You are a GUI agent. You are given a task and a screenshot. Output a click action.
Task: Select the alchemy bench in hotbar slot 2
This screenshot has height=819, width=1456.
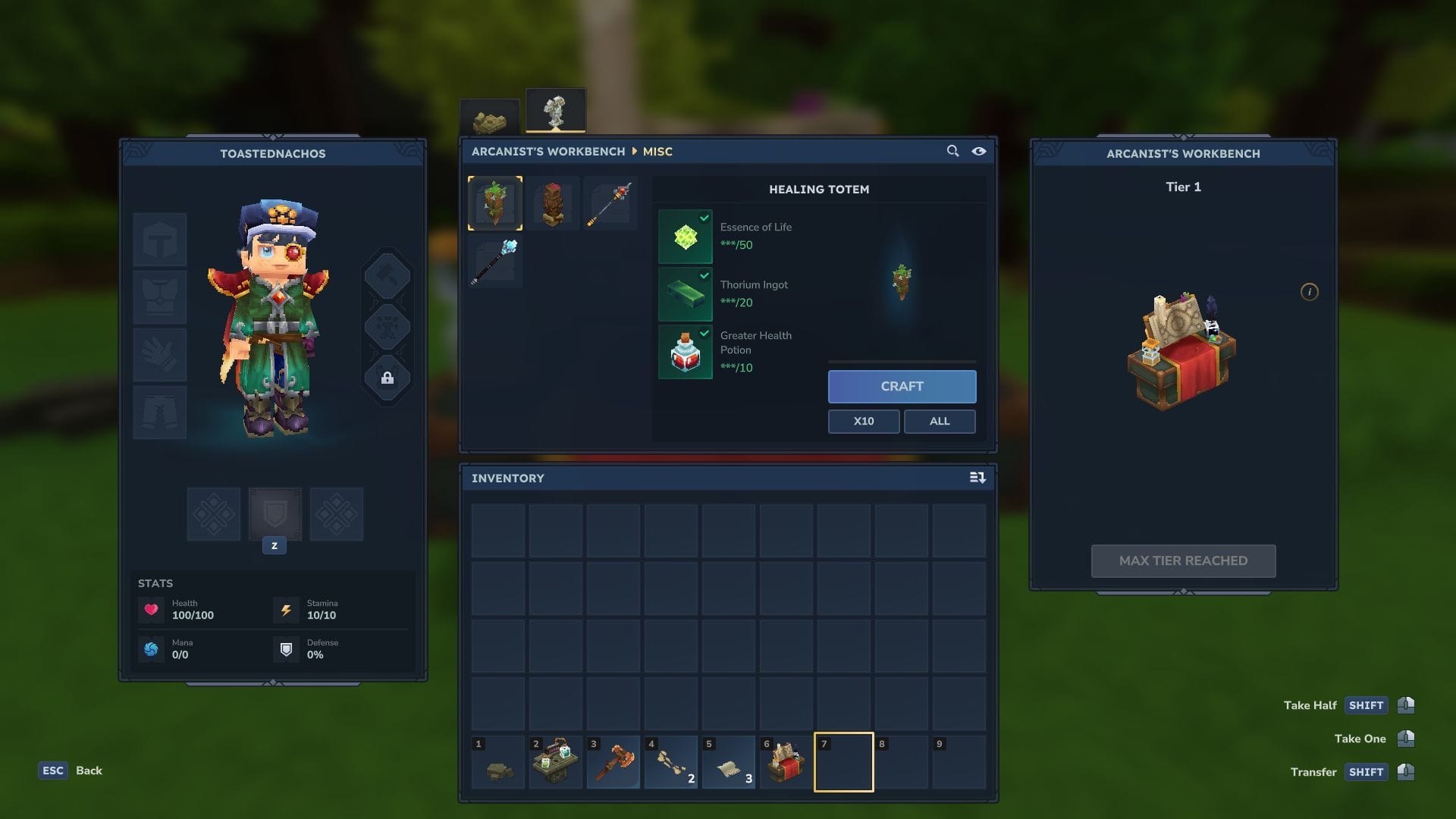(x=555, y=761)
